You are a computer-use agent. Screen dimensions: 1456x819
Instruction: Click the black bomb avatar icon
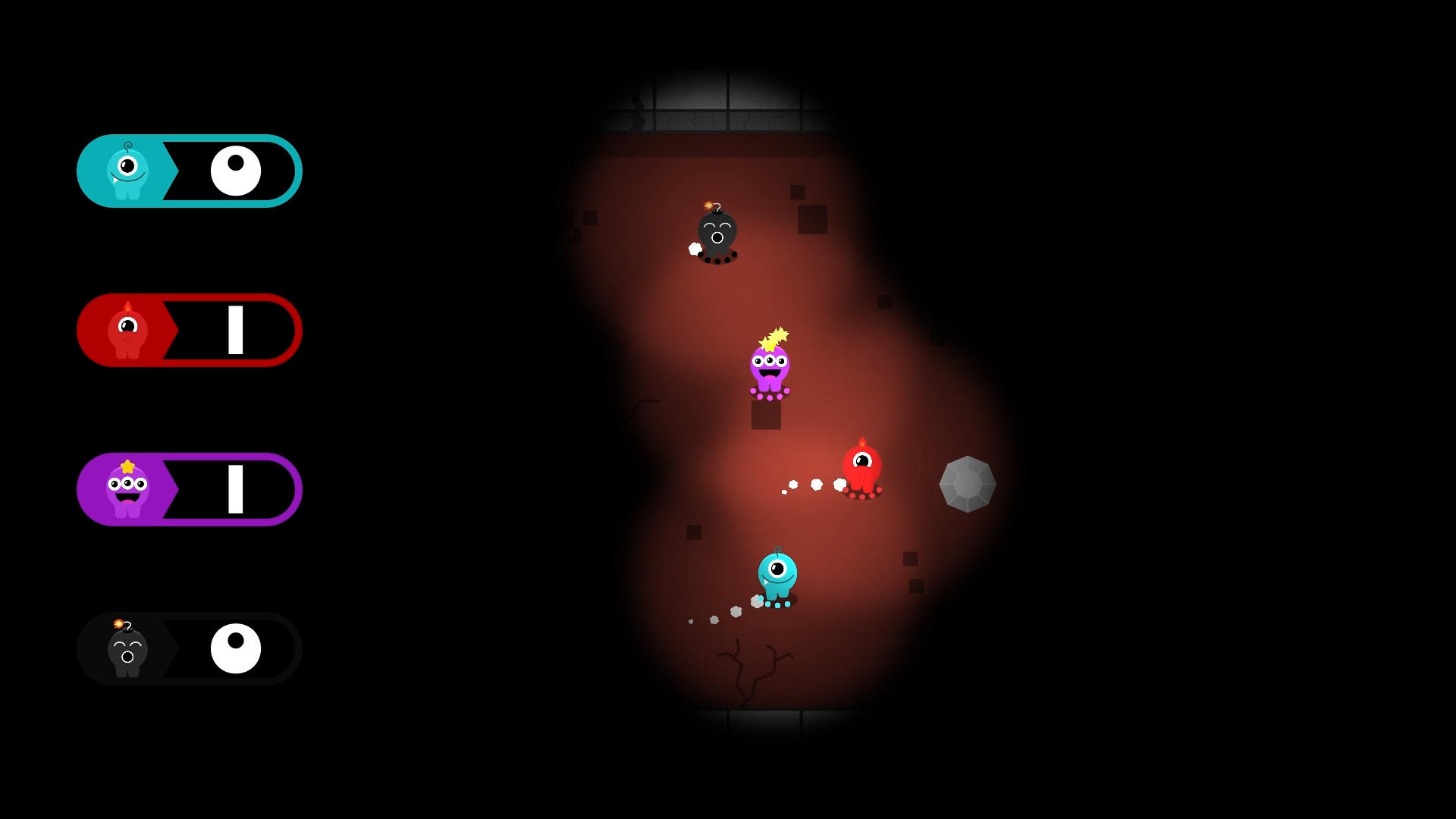(x=127, y=648)
